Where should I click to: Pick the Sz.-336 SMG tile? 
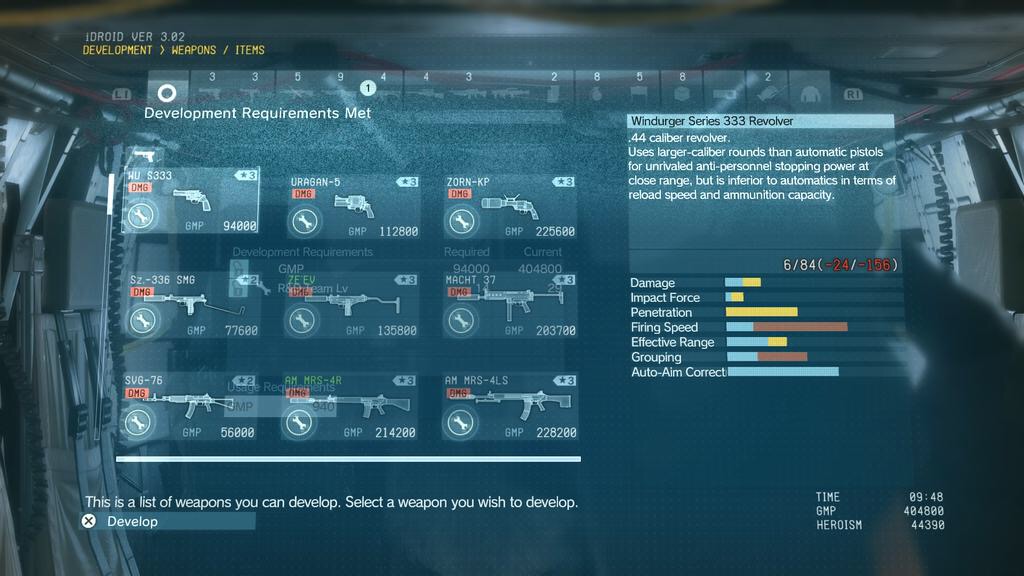(x=190, y=305)
